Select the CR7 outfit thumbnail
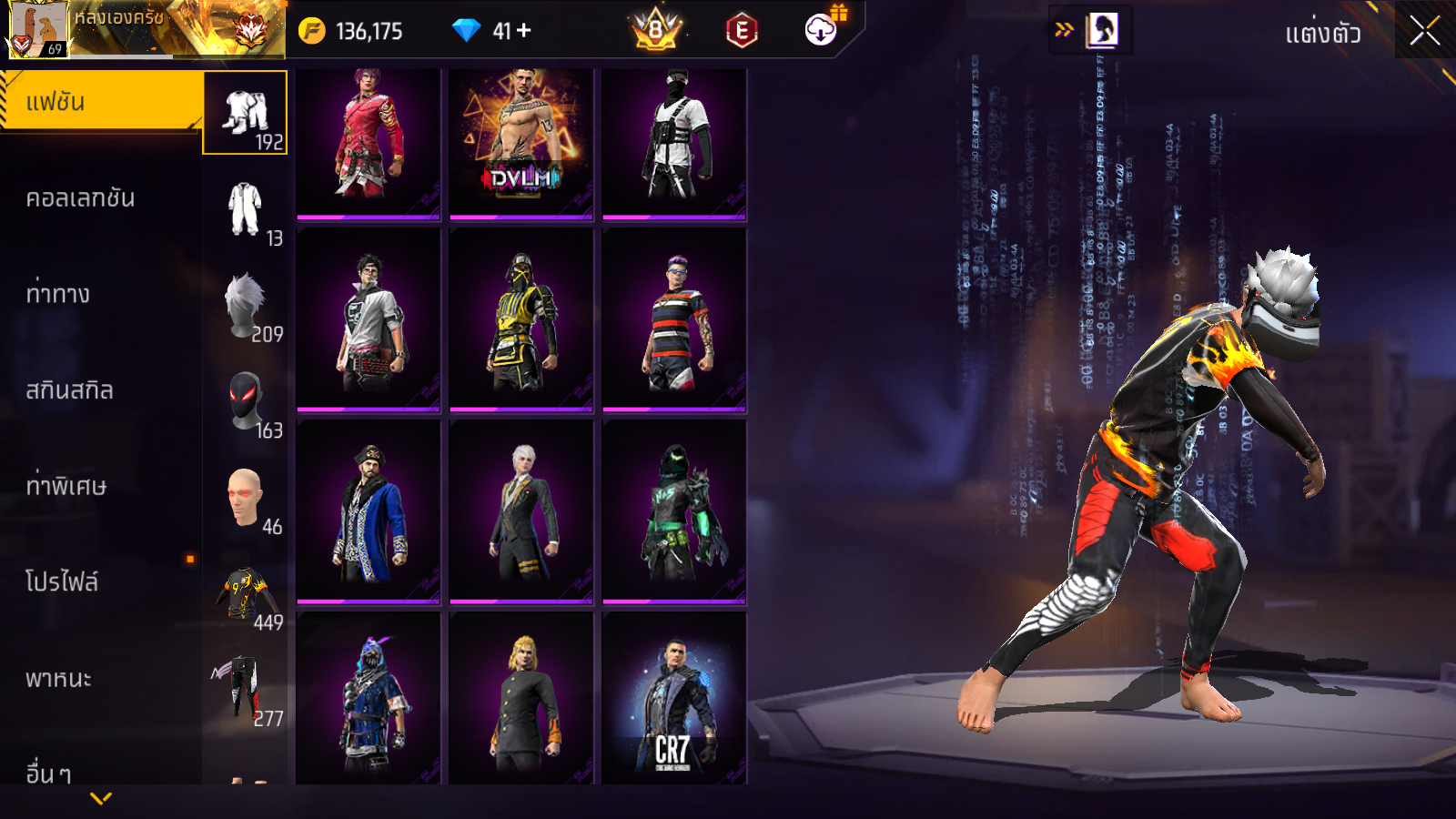 (673, 699)
